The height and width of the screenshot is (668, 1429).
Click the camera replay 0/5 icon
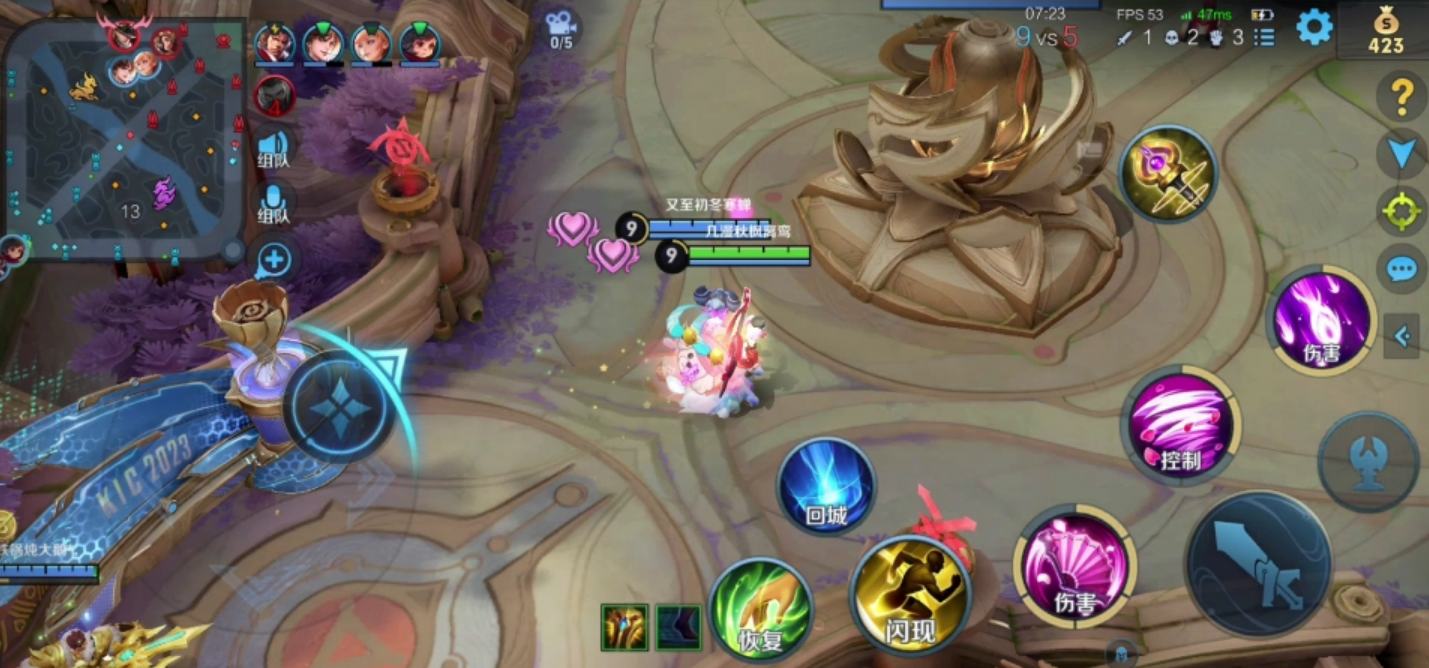pos(561,29)
